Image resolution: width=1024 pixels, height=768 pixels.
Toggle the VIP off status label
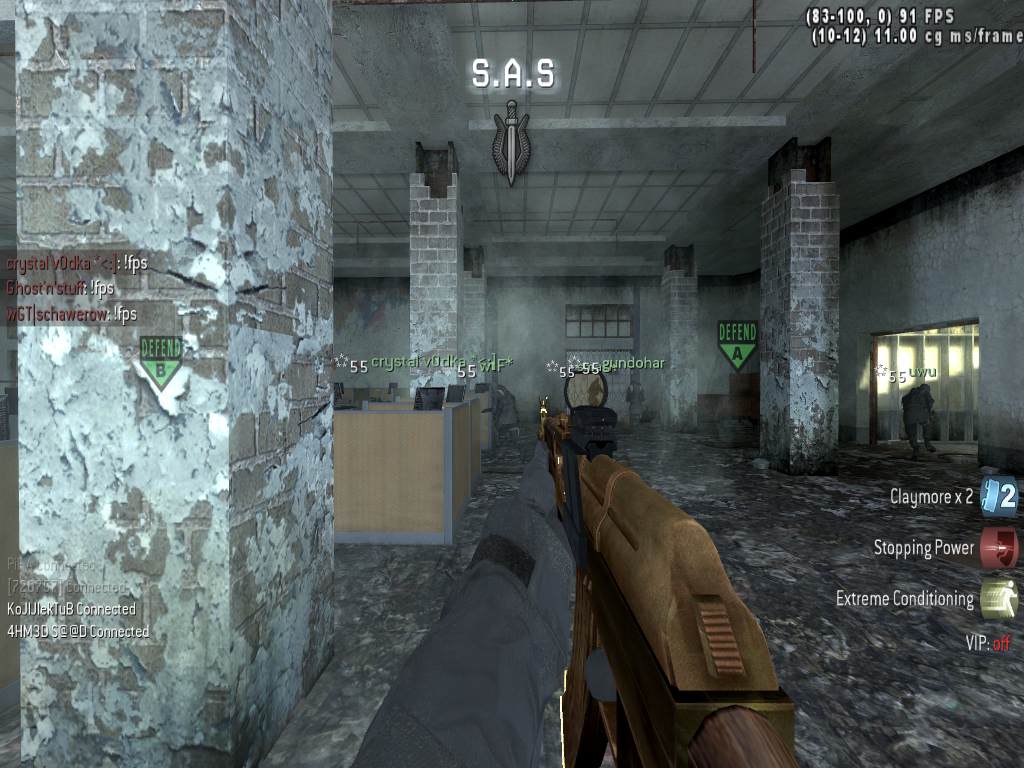pos(987,643)
